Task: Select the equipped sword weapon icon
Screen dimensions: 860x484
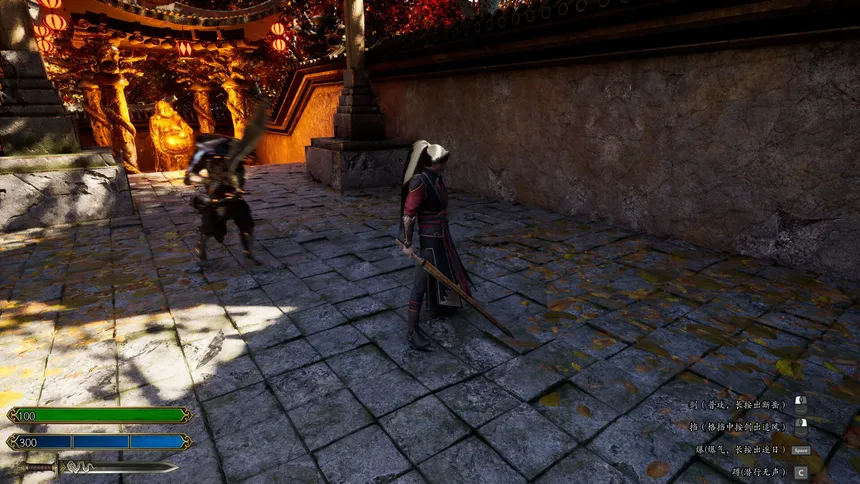Action: (100, 466)
